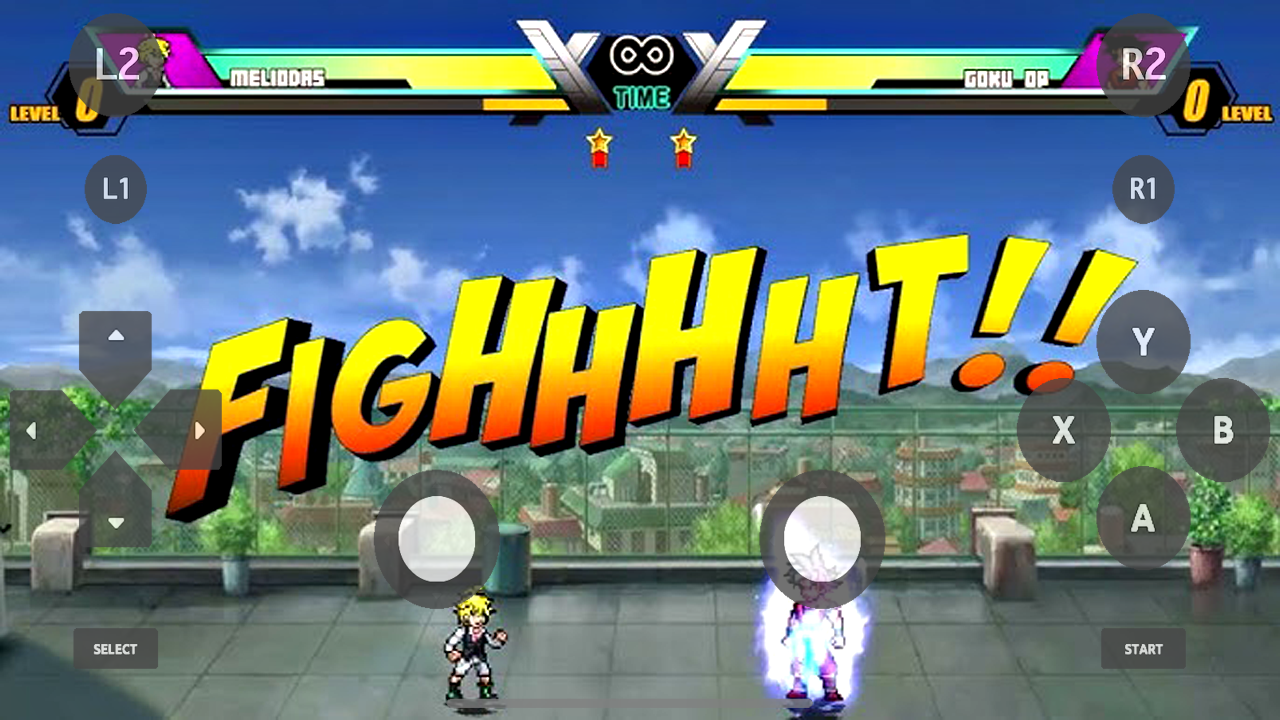
Task: Tap the R1 trigger button
Action: (x=1142, y=189)
